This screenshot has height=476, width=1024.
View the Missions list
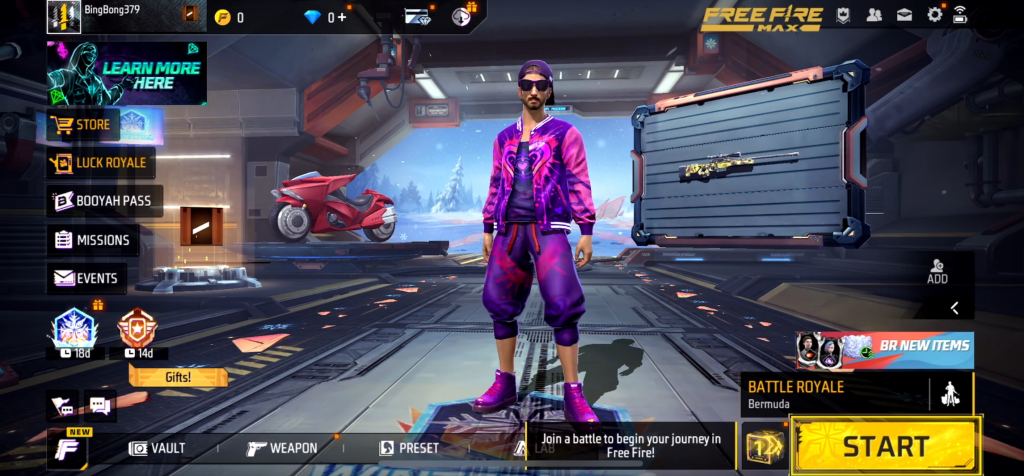[93, 240]
